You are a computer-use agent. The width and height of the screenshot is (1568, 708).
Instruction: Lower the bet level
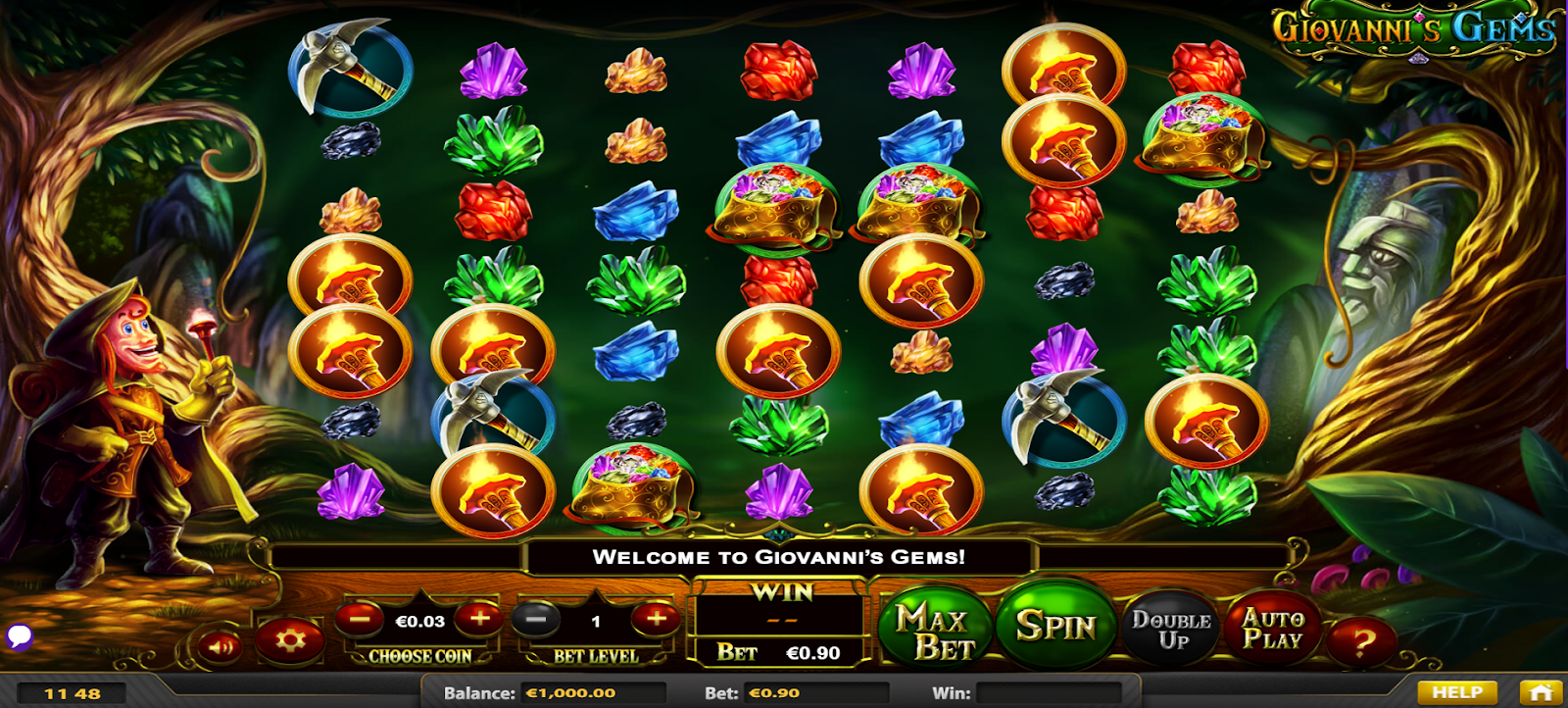point(535,620)
